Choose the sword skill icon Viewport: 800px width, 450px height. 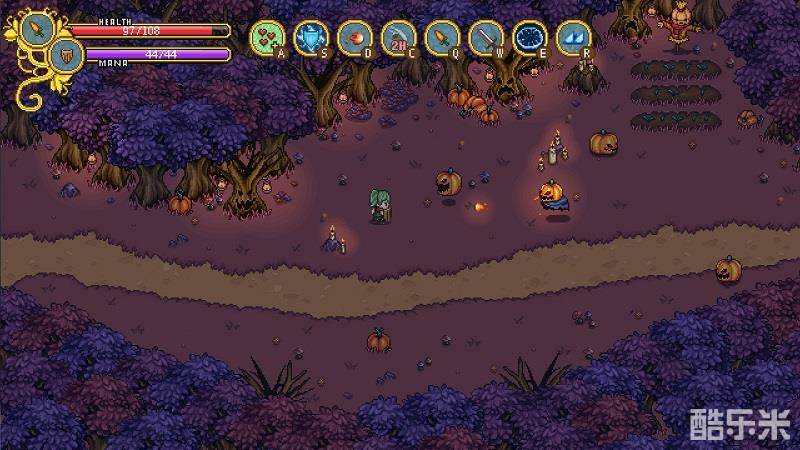485,37
